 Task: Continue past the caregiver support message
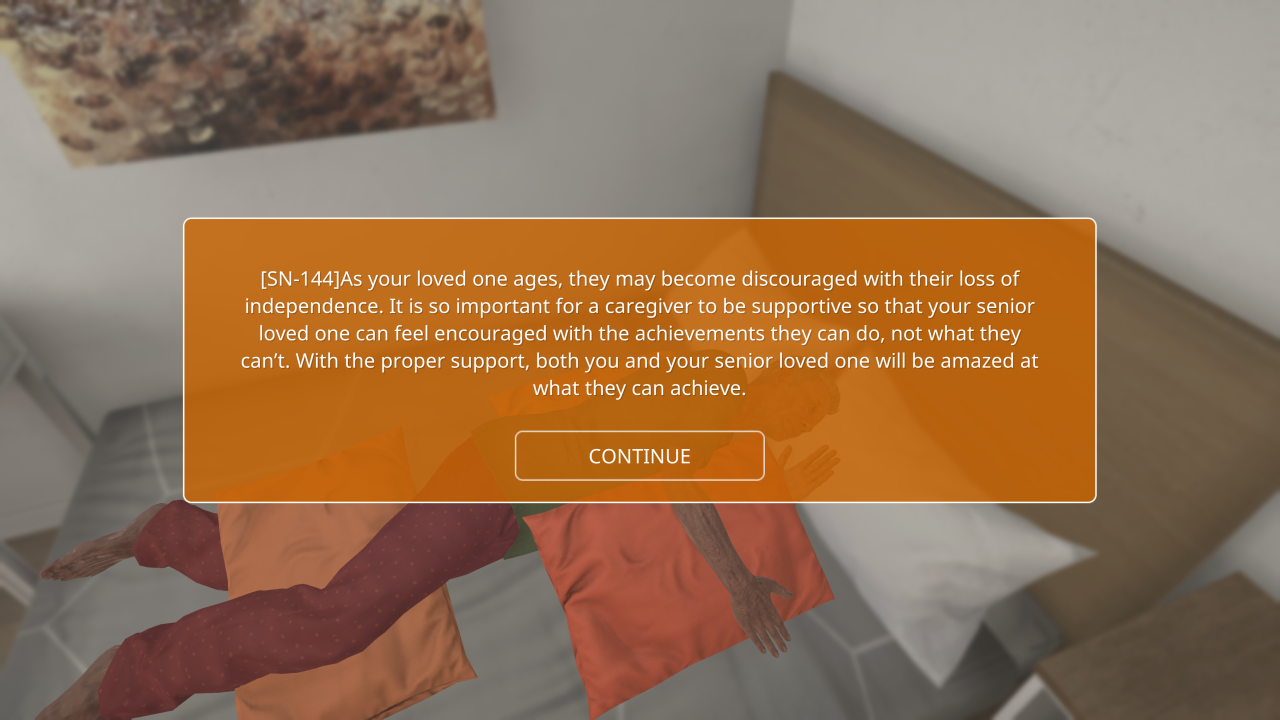tap(639, 456)
